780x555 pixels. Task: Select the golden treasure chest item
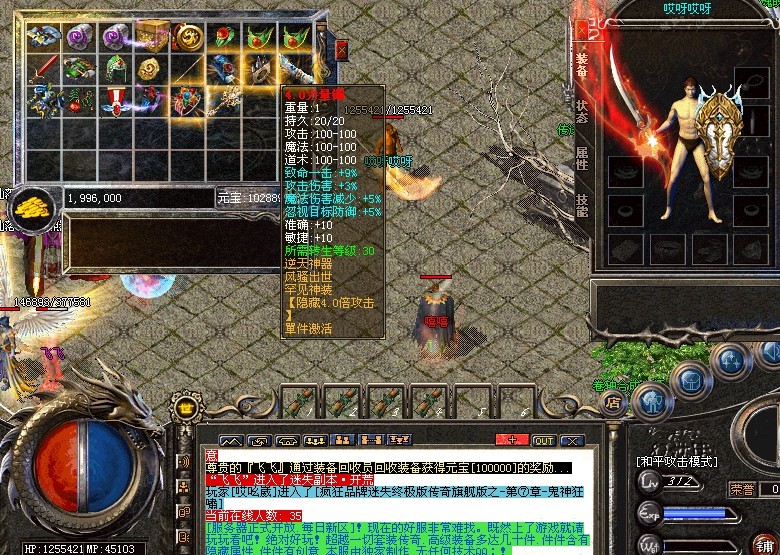(x=152, y=35)
